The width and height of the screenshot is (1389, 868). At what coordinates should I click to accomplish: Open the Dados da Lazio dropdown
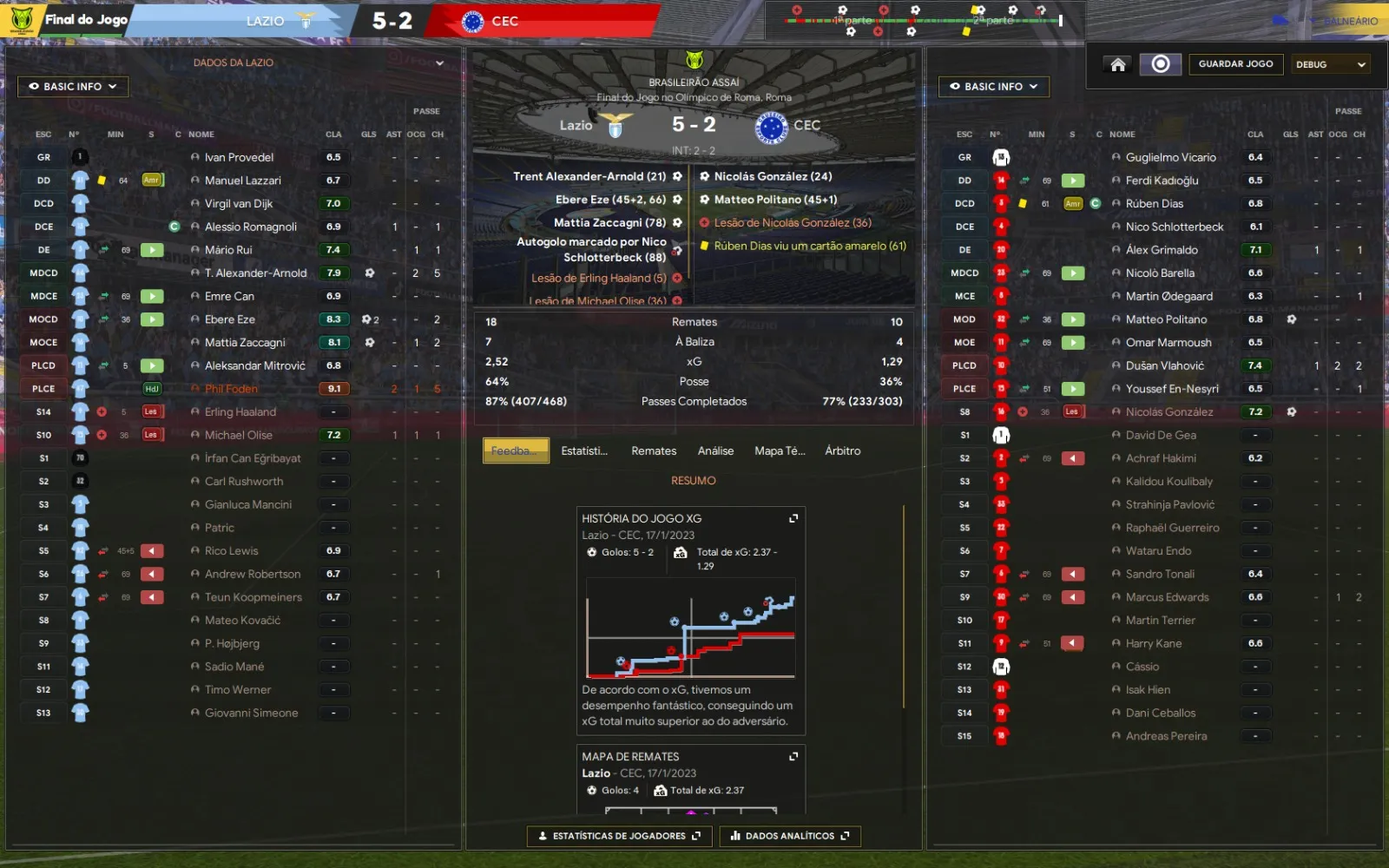coord(318,62)
